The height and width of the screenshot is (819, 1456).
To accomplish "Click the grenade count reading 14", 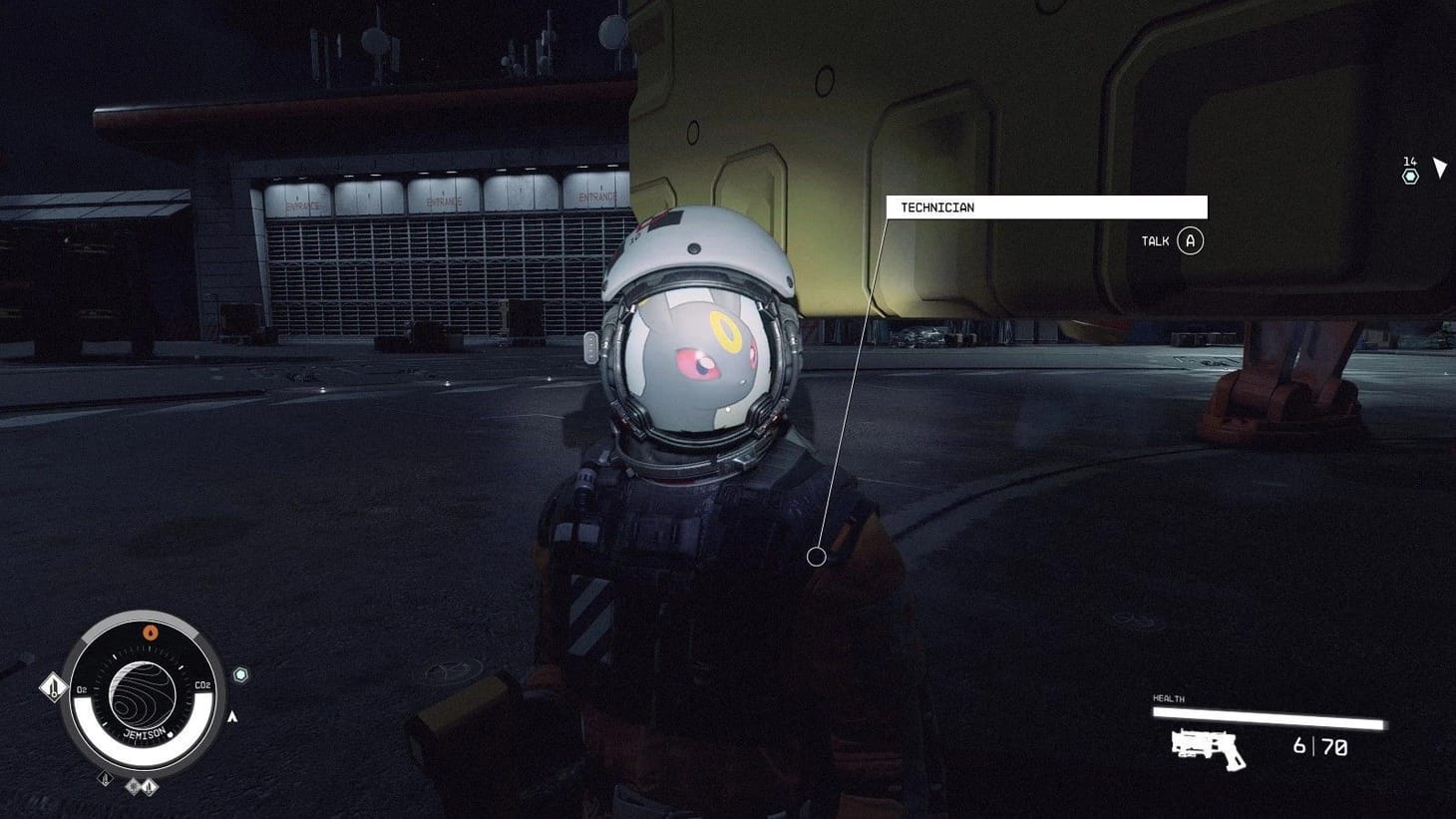I will click(x=1410, y=160).
